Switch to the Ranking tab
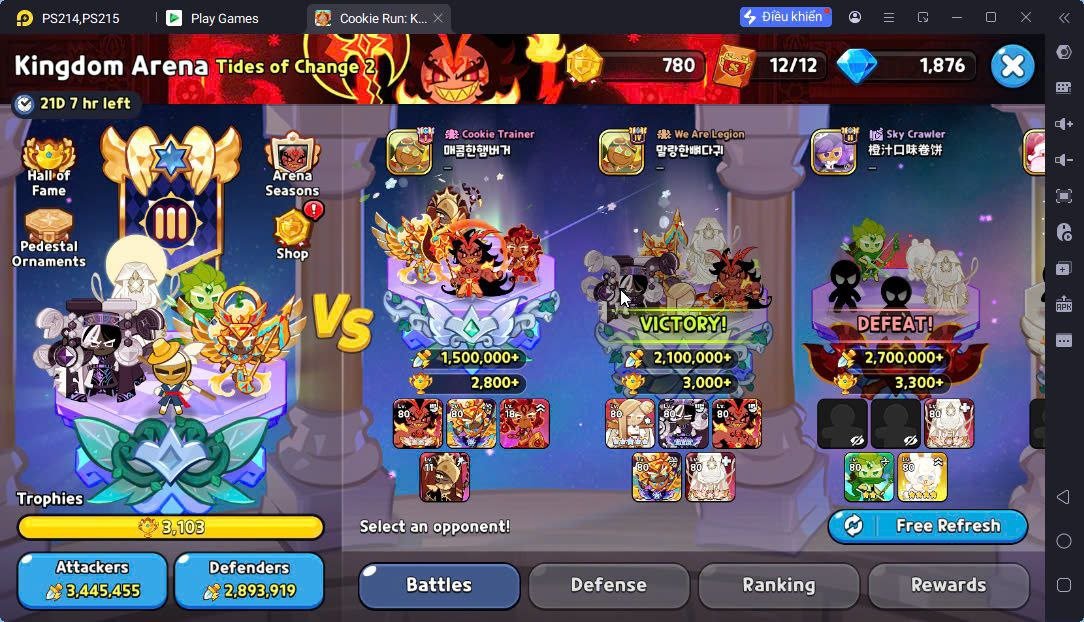1084x622 pixels. pyautogui.click(x=778, y=585)
